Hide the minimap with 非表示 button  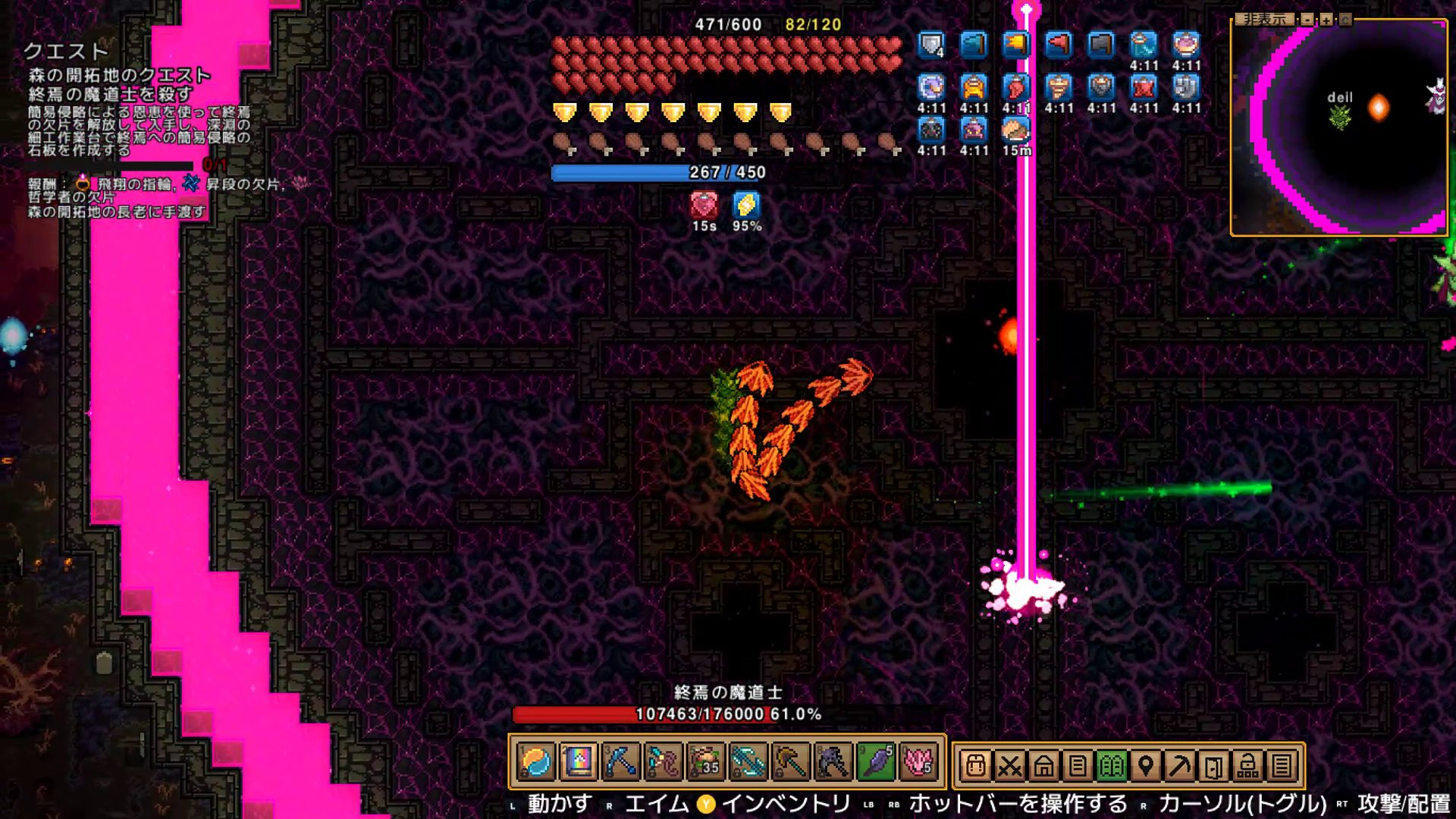pos(1265,19)
